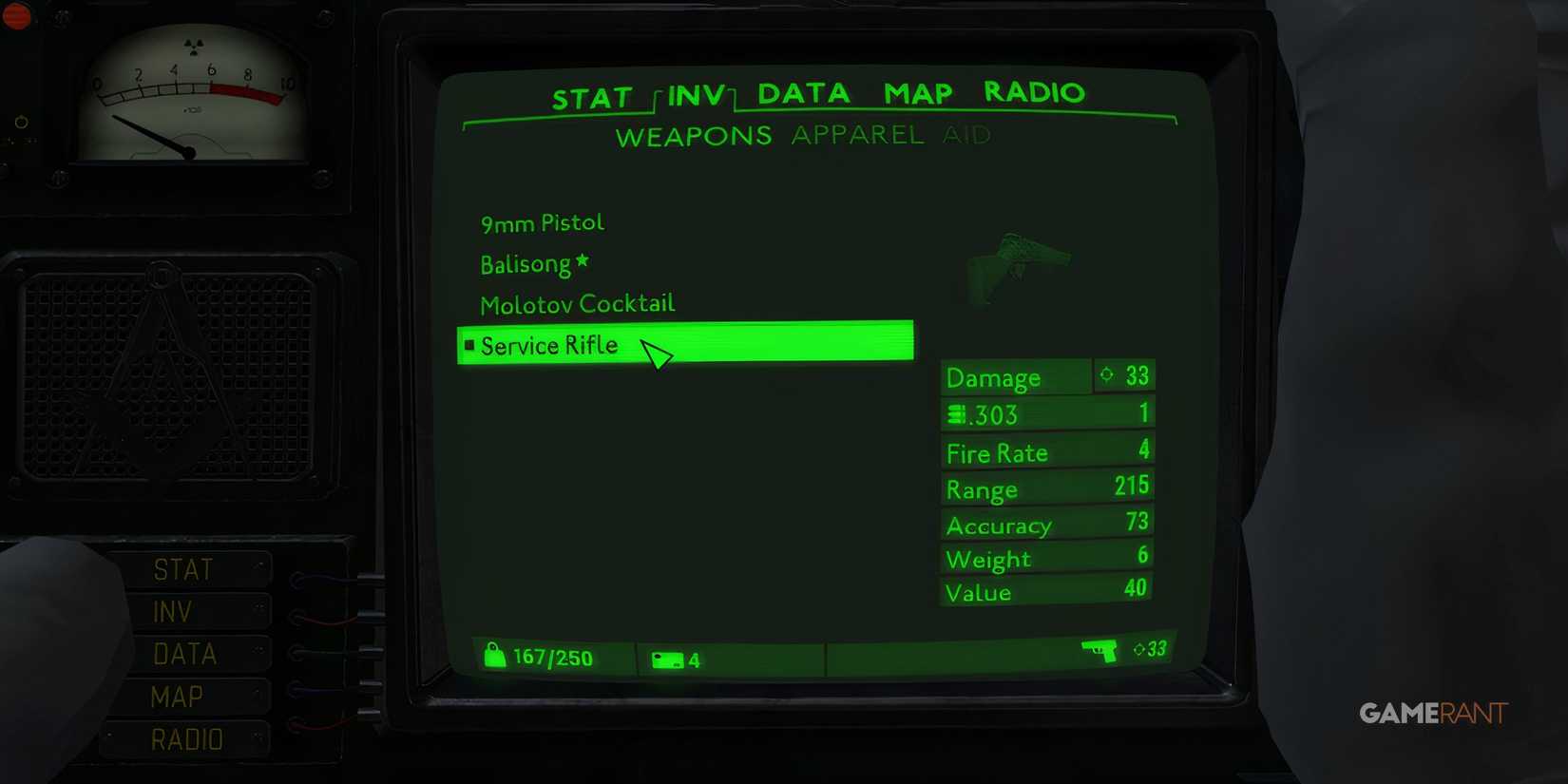The height and width of the screenshot is (784, 1568).
Task: Click the diamond ammo counter icon near 33
Action: pyautogui.click(x=1138, y=648)
